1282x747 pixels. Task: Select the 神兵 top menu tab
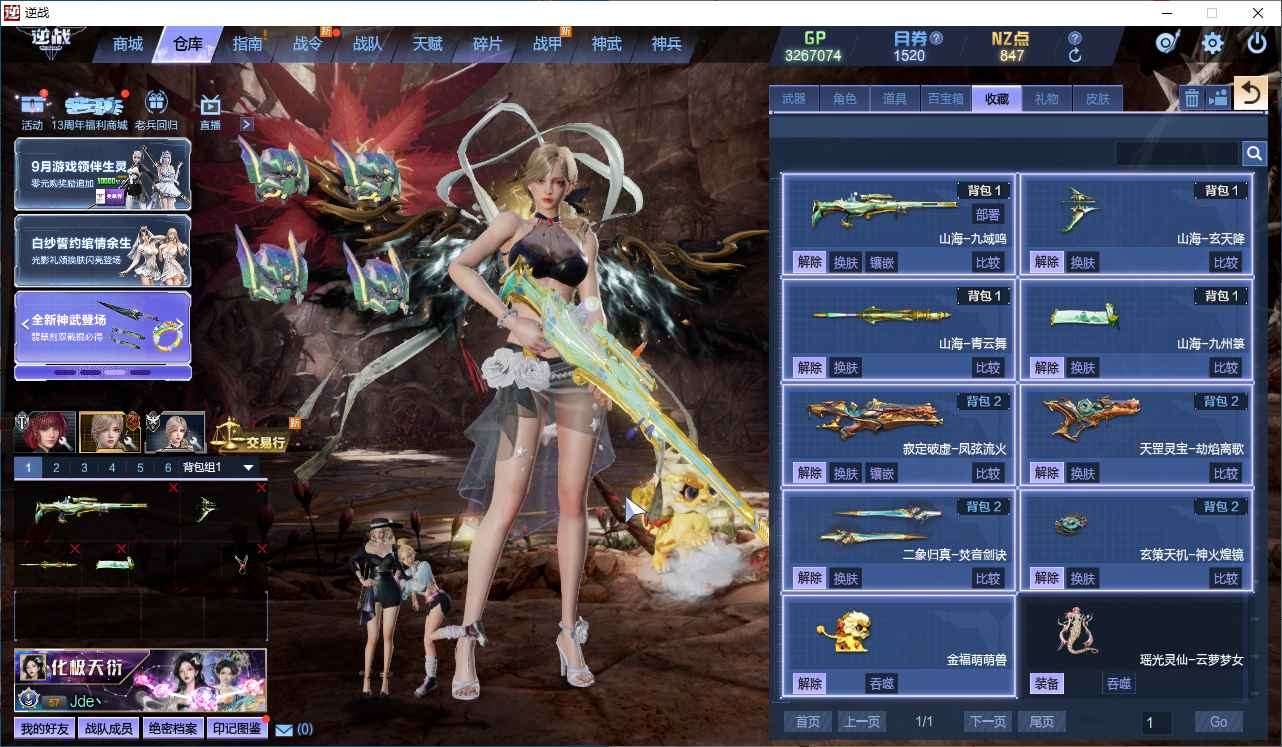click(x=666, y=44)
